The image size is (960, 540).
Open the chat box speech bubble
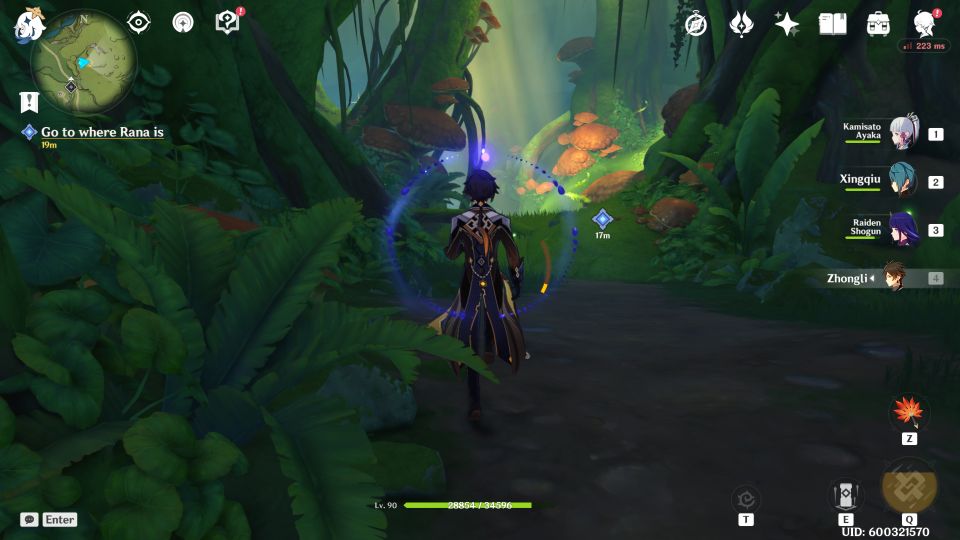point(29,520)
